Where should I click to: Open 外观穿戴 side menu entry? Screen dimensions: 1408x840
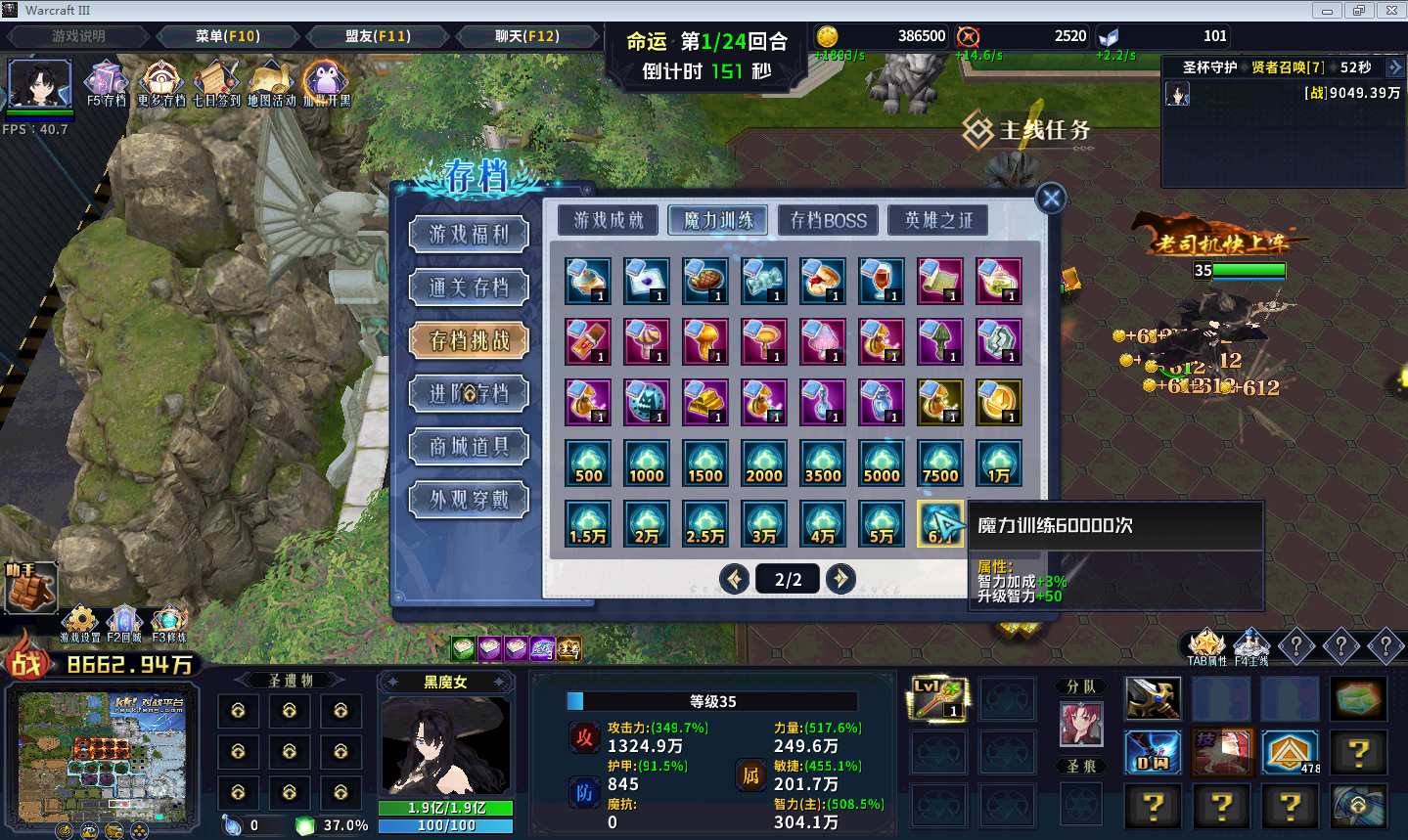pyautogui.click(x=470, y=500)
